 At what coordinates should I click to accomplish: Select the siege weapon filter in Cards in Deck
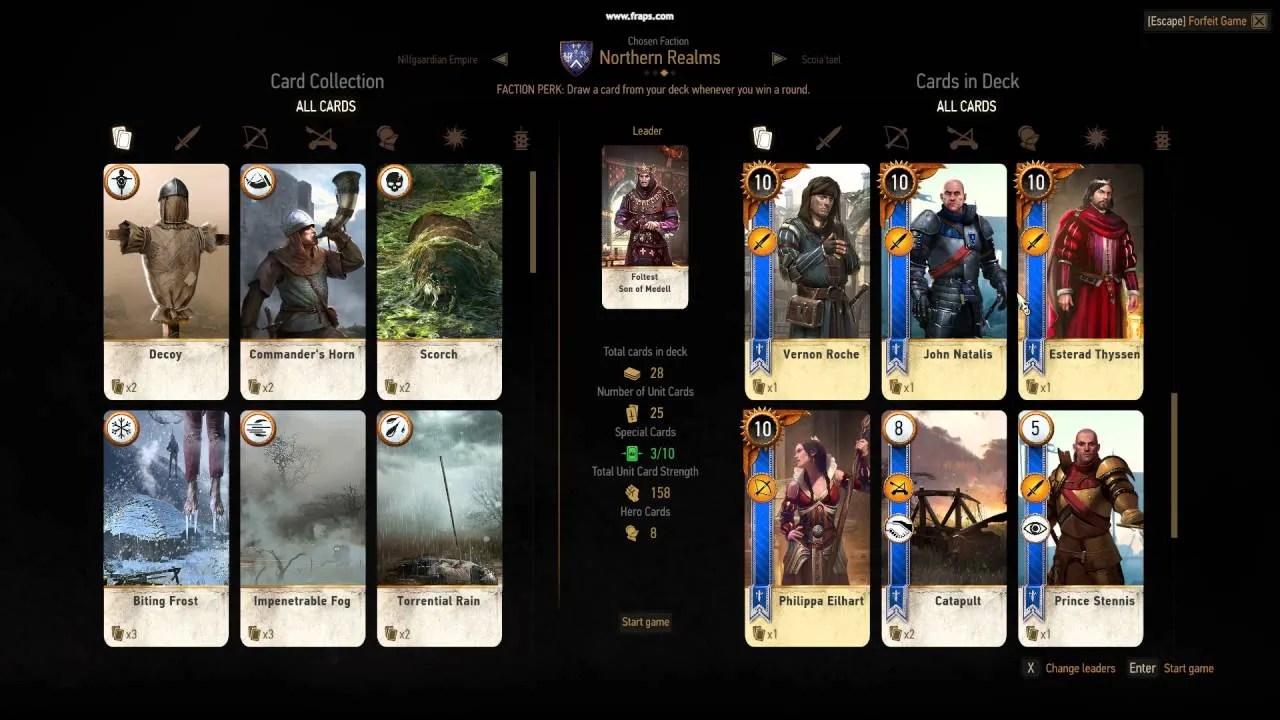(962, 140)
